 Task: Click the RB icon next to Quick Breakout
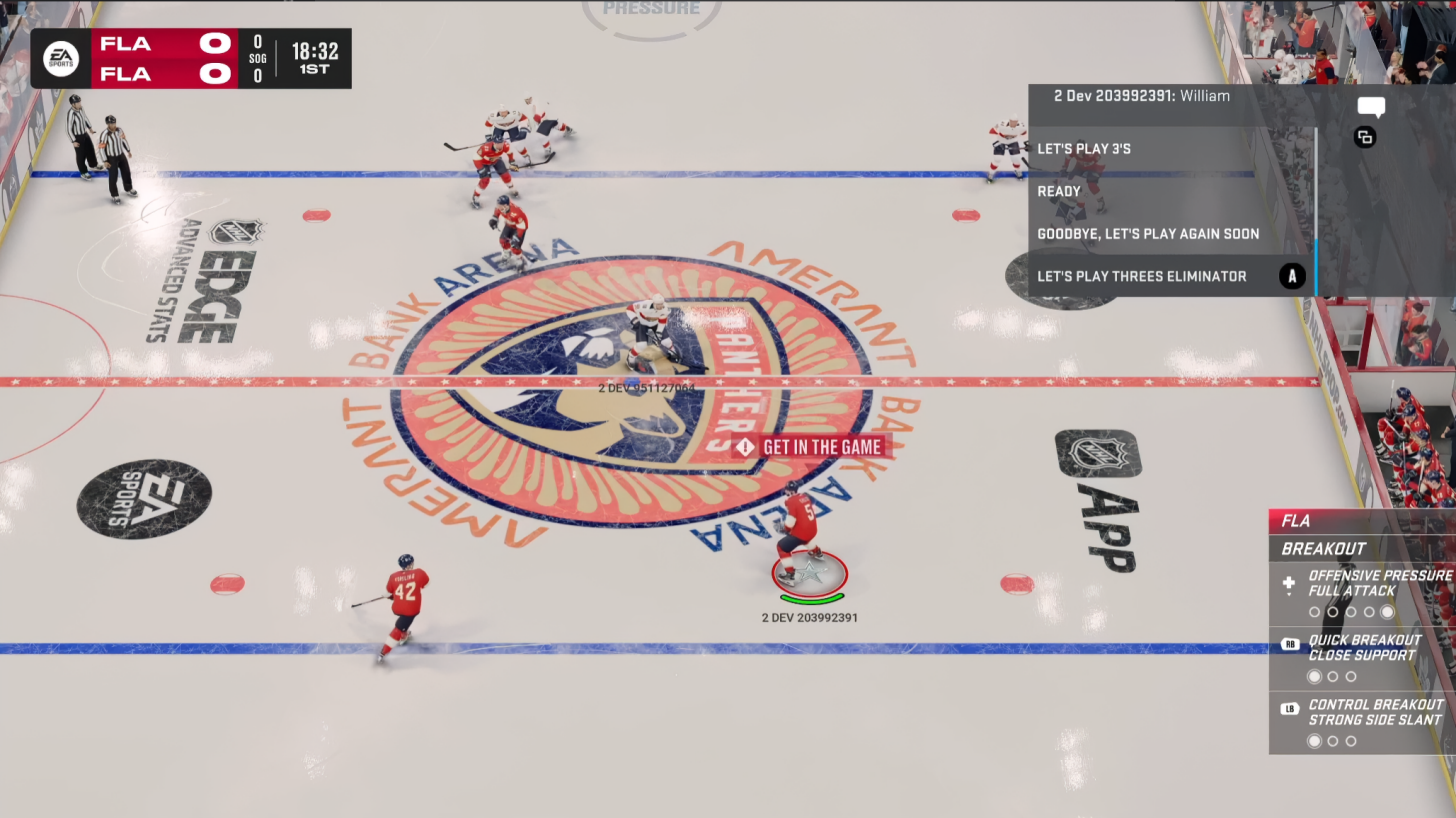pos(1290,644)
